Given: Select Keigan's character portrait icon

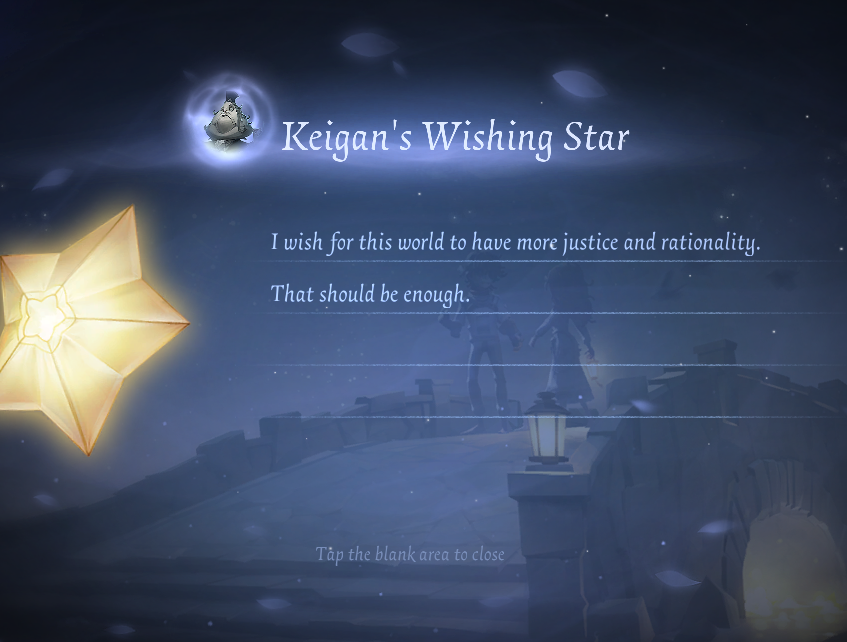Looking at the screenshot, I should click(x=228, y=122).
